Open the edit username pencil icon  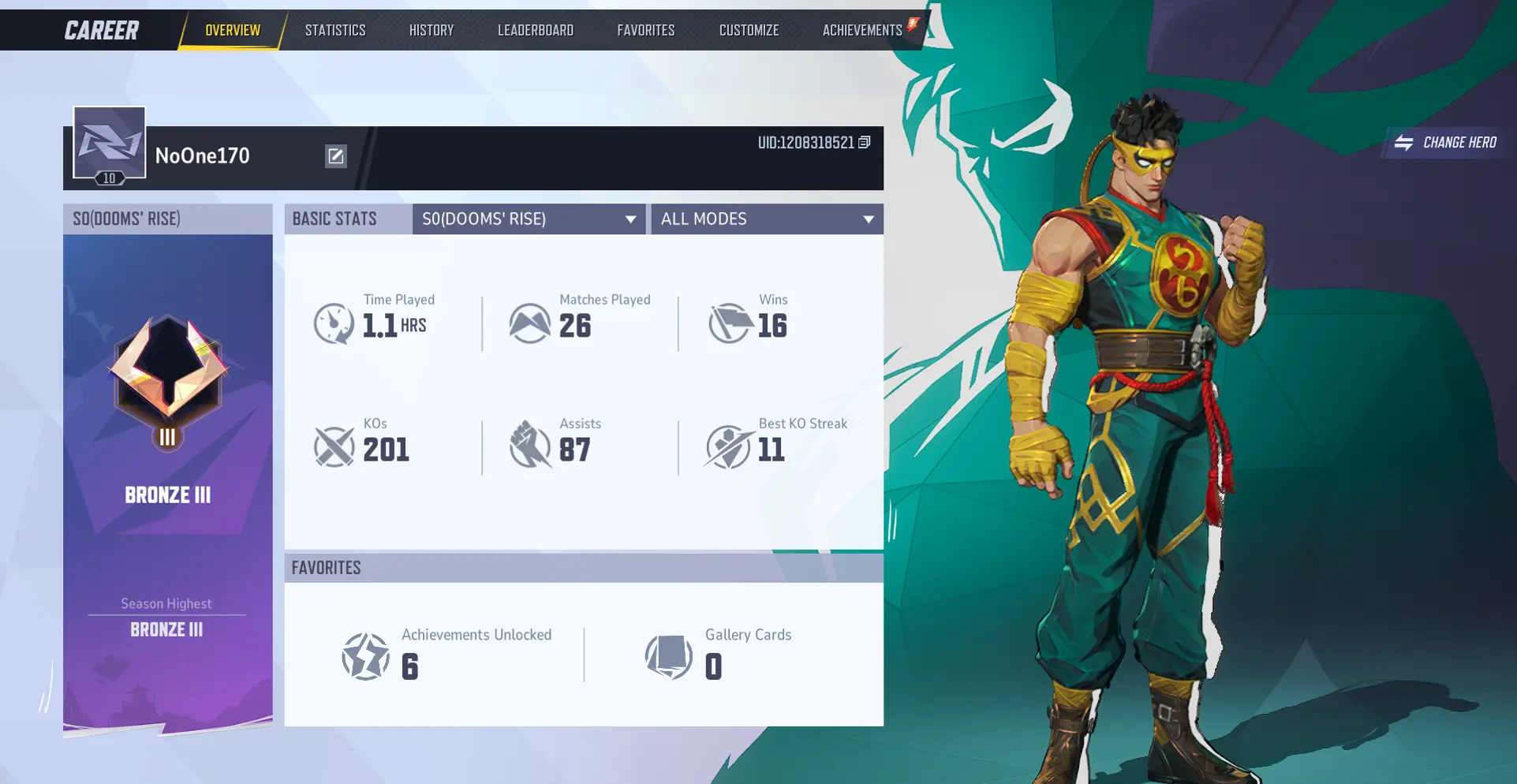[336, 156]
